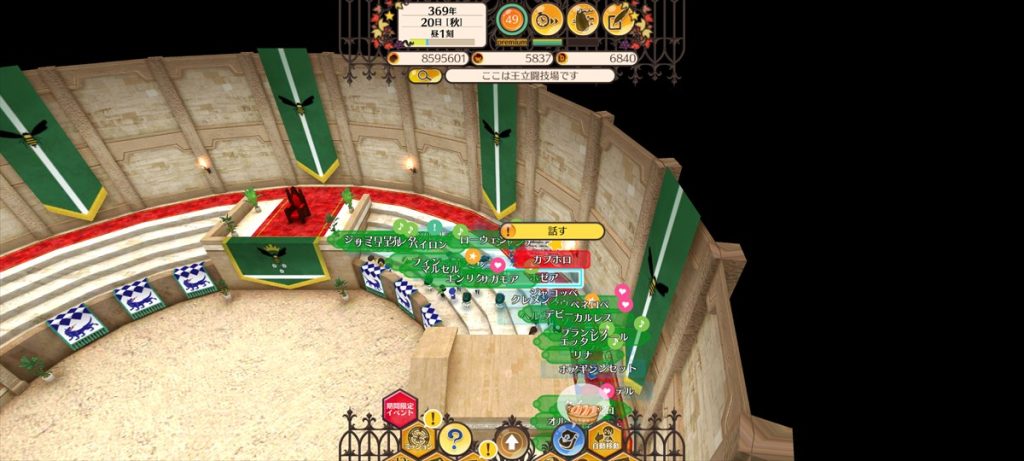Screen dimensions: 1024x461
Task: Tap the 話す talk button
Action: click(556, 231)
